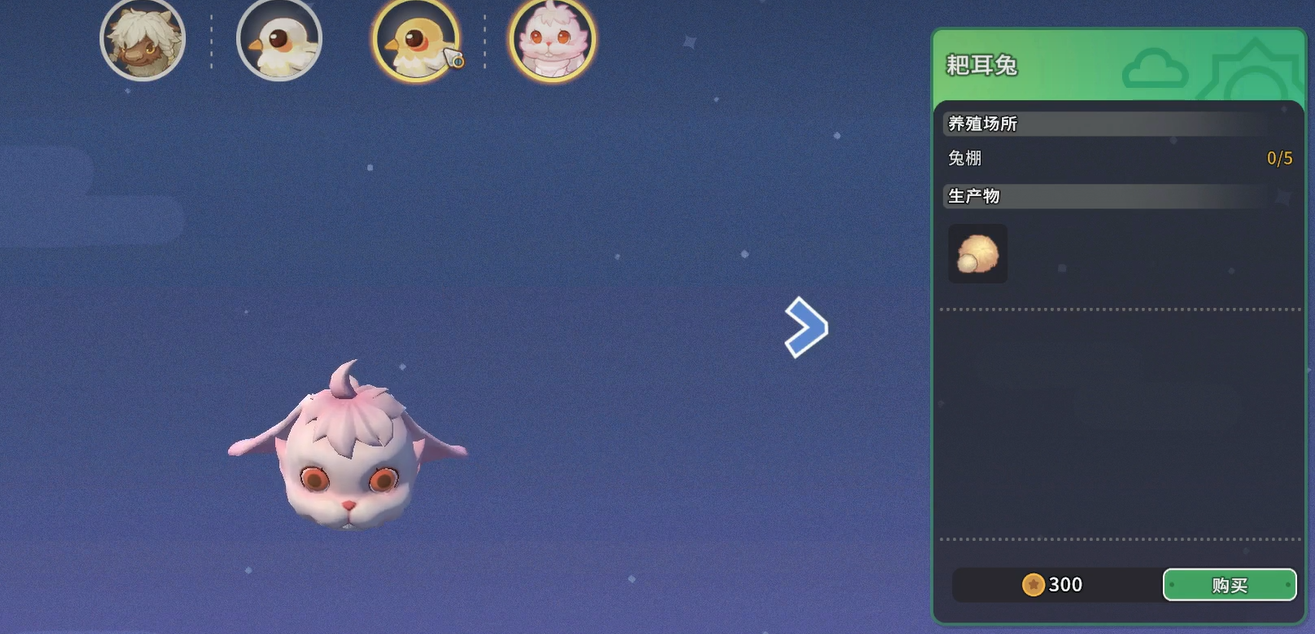Pick the yellow chick portrait

point(415,41)
